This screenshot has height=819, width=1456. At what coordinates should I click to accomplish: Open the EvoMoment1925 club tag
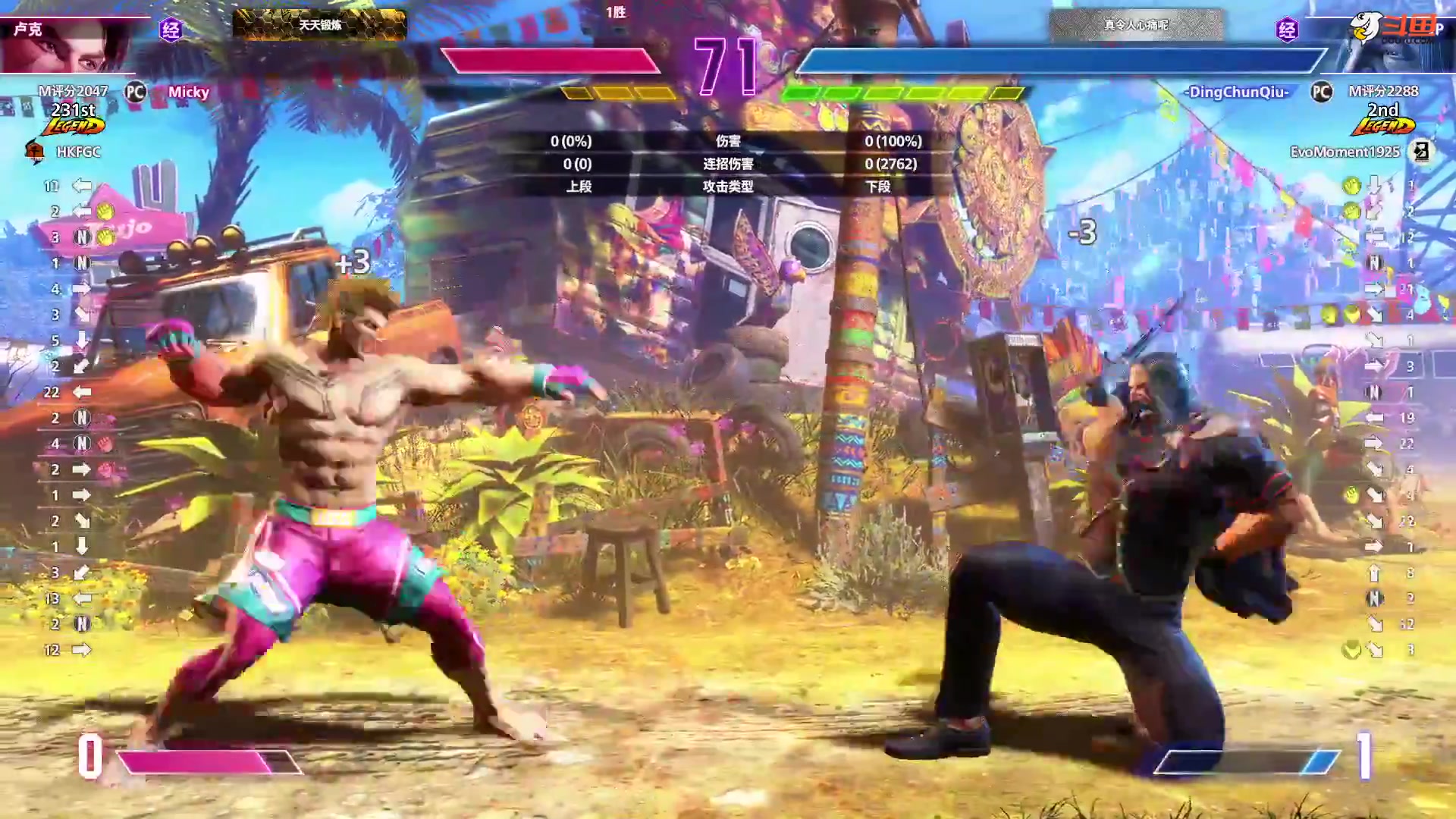(x=1345, y=152)
